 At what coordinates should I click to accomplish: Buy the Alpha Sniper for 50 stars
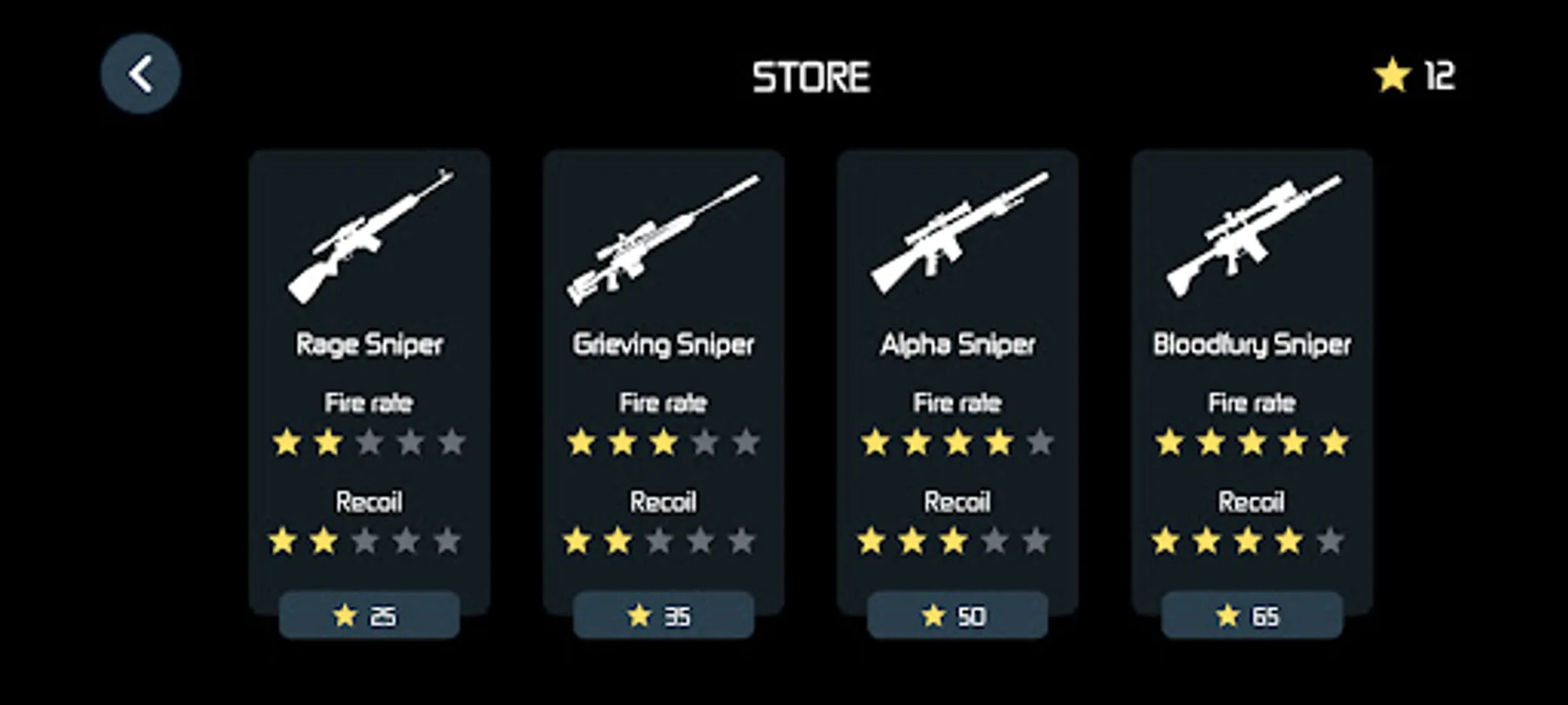(959, 616)
